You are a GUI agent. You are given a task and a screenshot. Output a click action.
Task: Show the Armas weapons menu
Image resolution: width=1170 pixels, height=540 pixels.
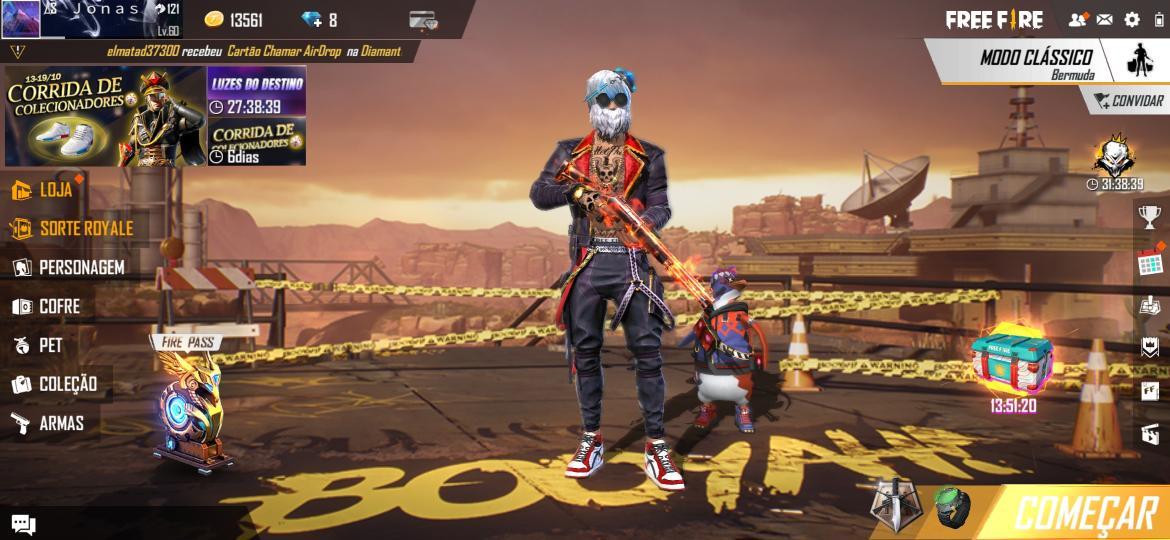[x=48, y=423]
